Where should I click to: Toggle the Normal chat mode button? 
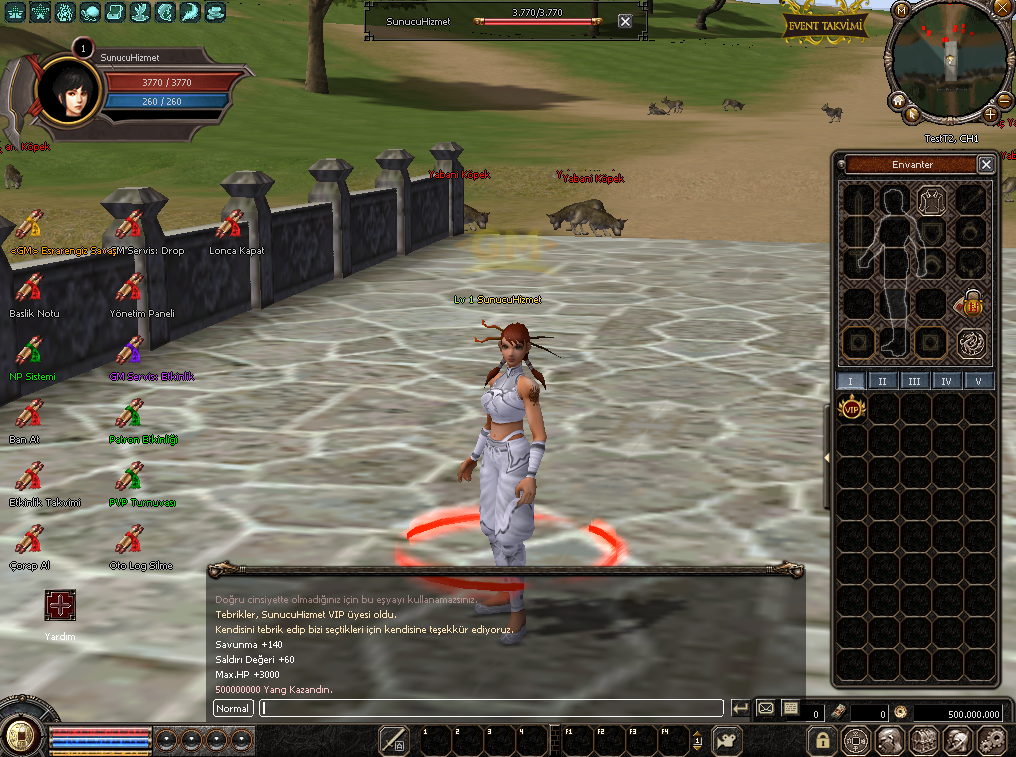pyautogui.click(x=233, y=708)
